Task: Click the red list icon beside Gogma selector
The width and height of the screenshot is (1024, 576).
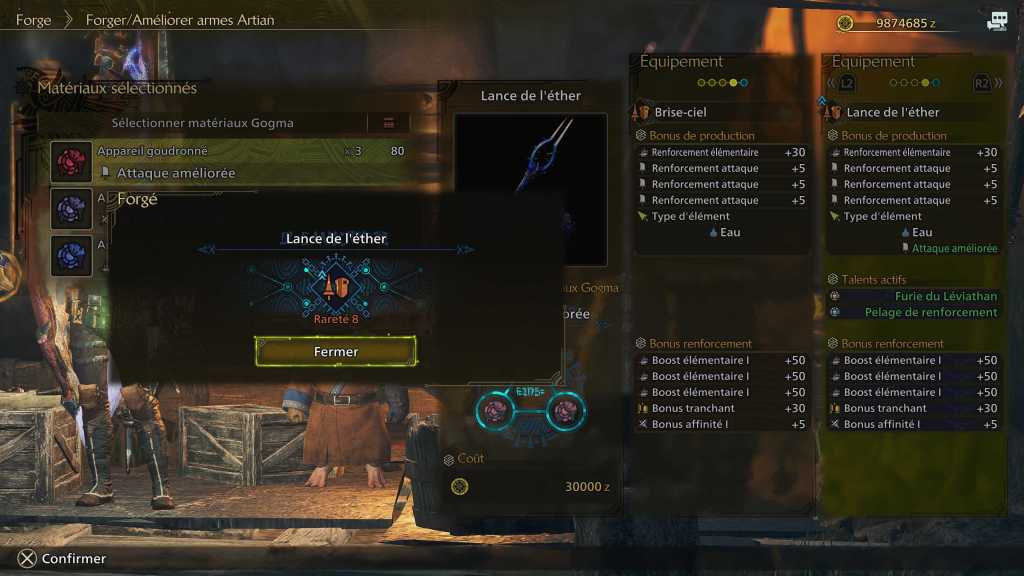Action: (389, 123)
